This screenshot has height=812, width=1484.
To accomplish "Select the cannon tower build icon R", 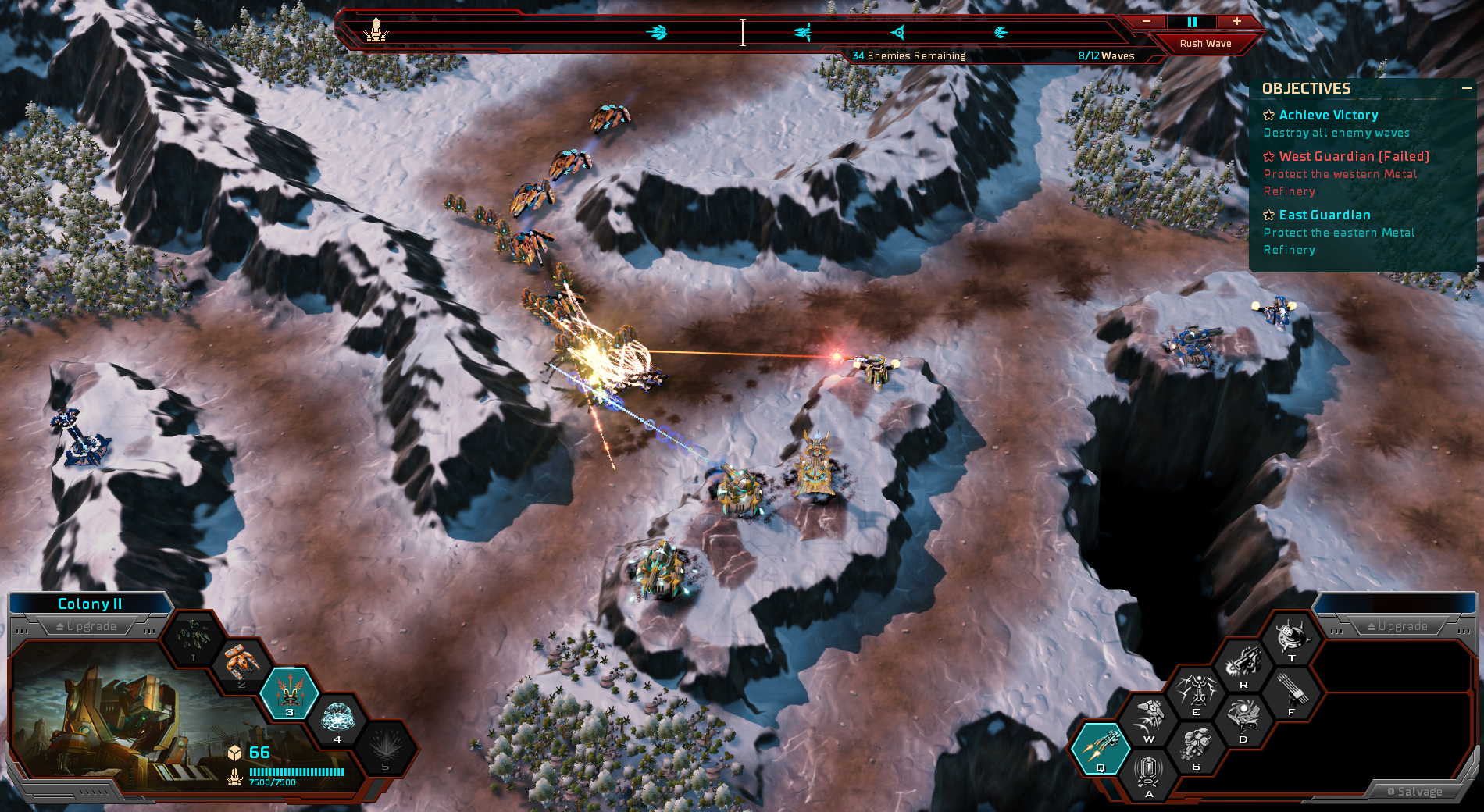I will [1243, 664].
